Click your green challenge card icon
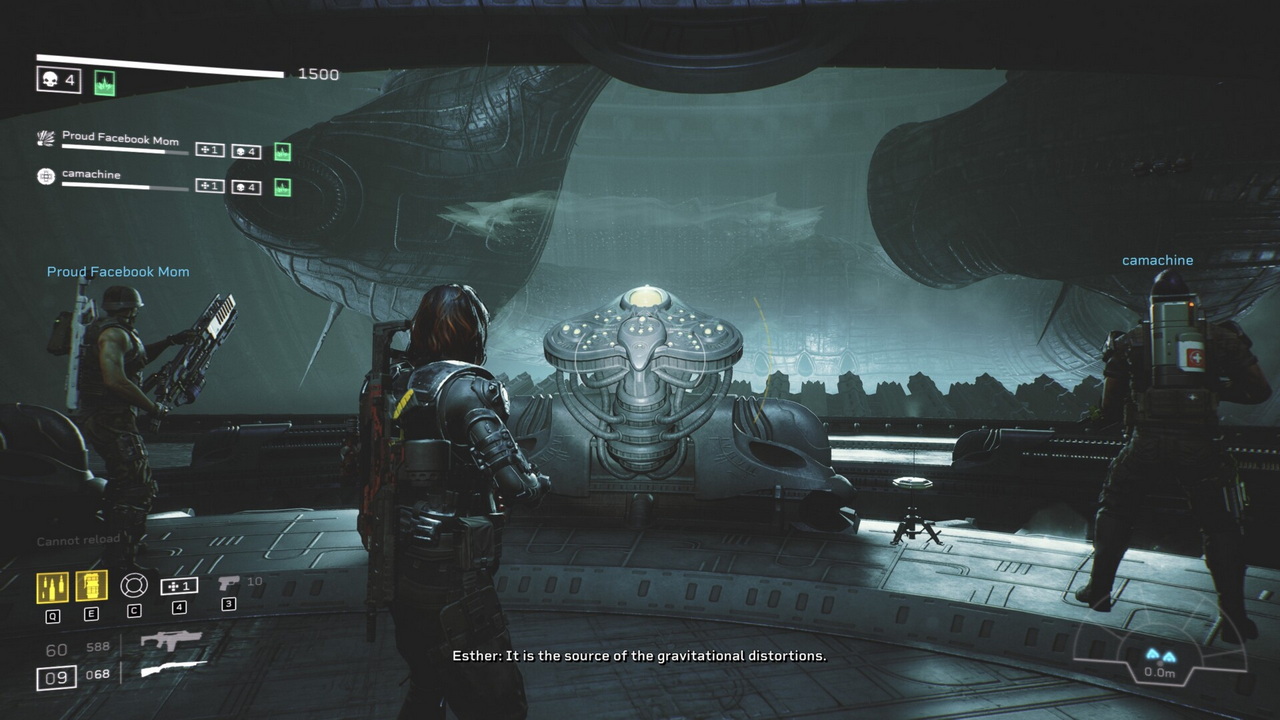The height and width of the screenshot is (720, 1280). 104,83
